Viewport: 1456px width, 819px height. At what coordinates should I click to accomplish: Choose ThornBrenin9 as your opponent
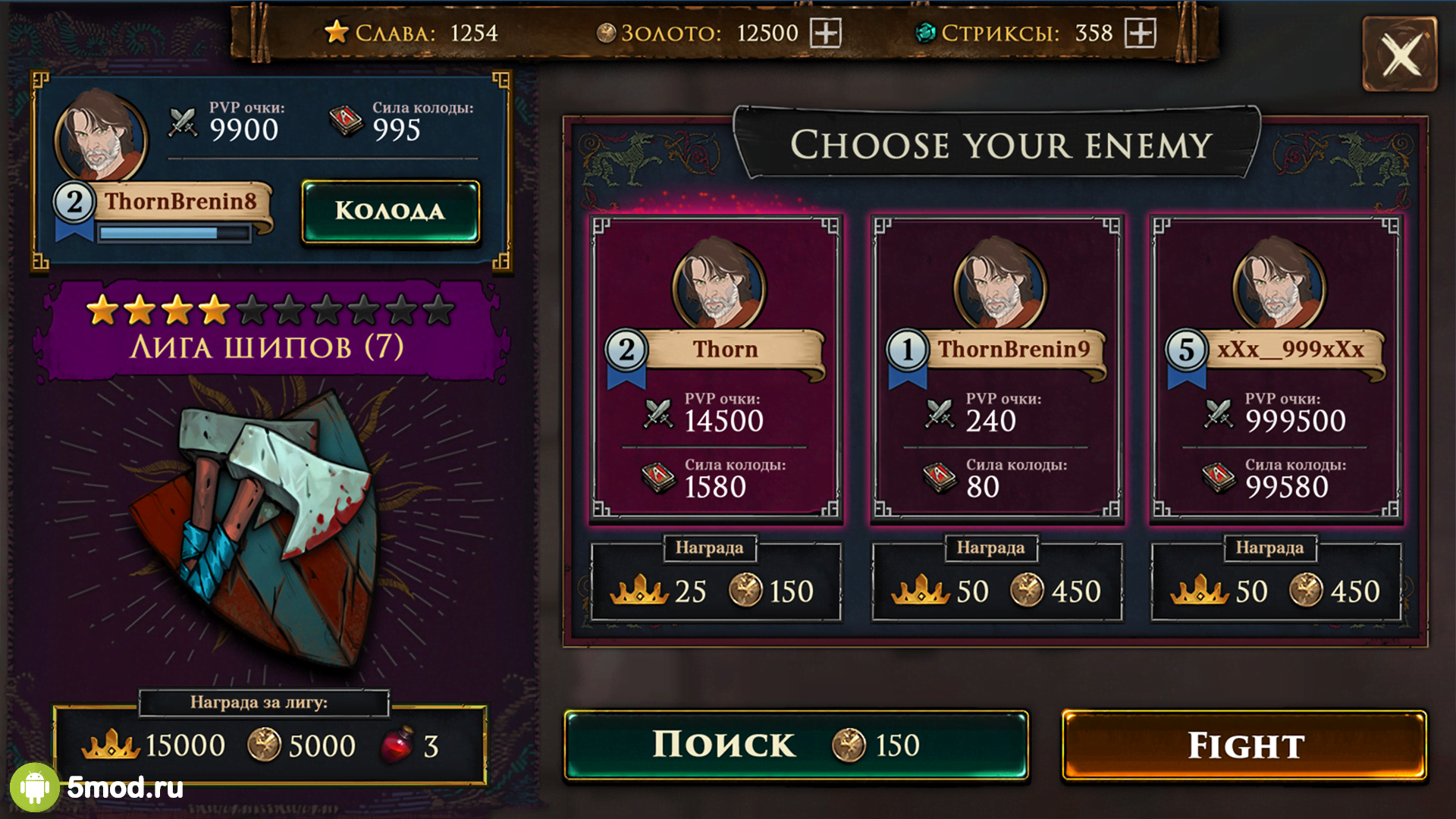[x=996, y=369]
